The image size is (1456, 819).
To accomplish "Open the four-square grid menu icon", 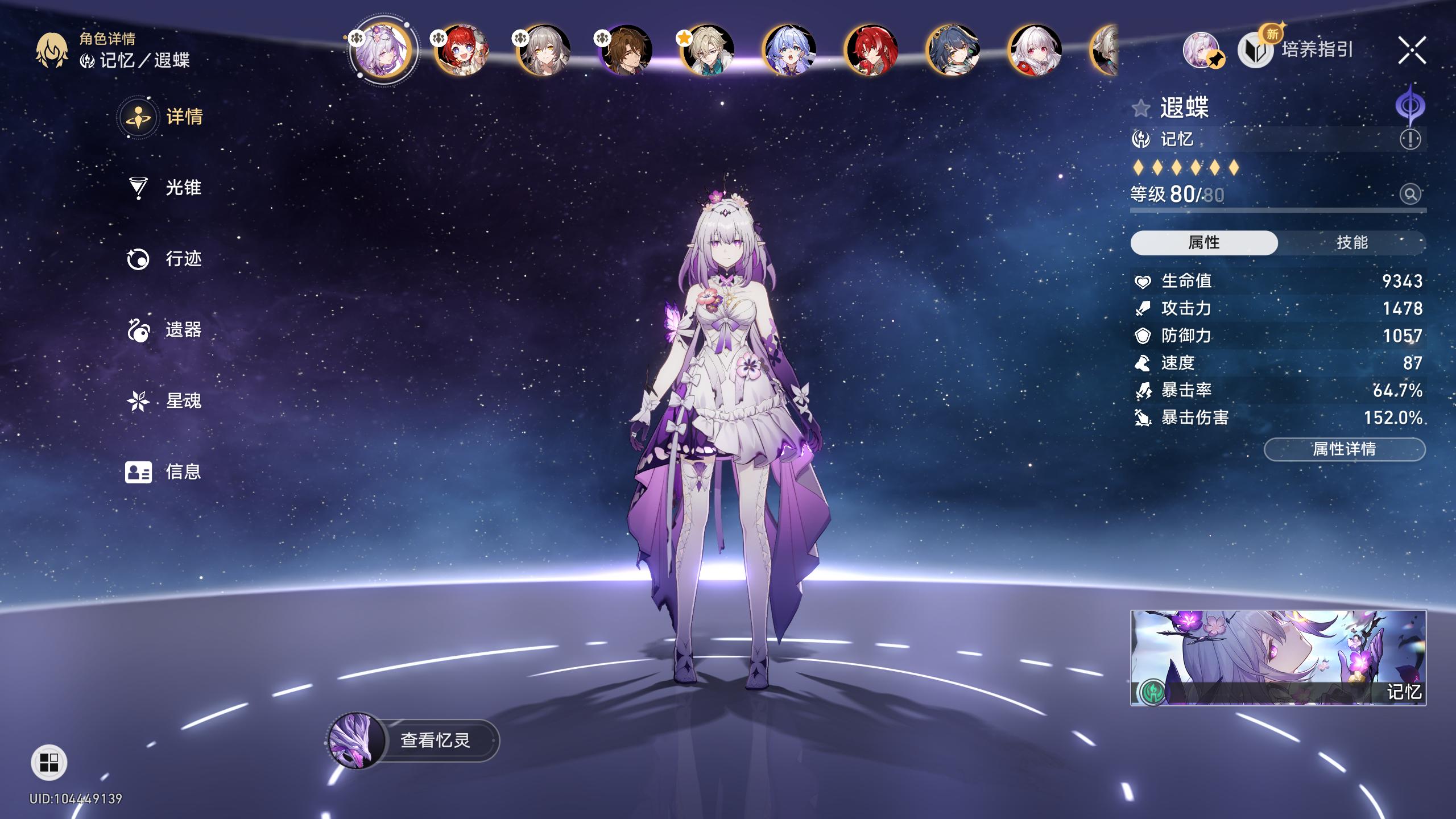I will point(49,763).
